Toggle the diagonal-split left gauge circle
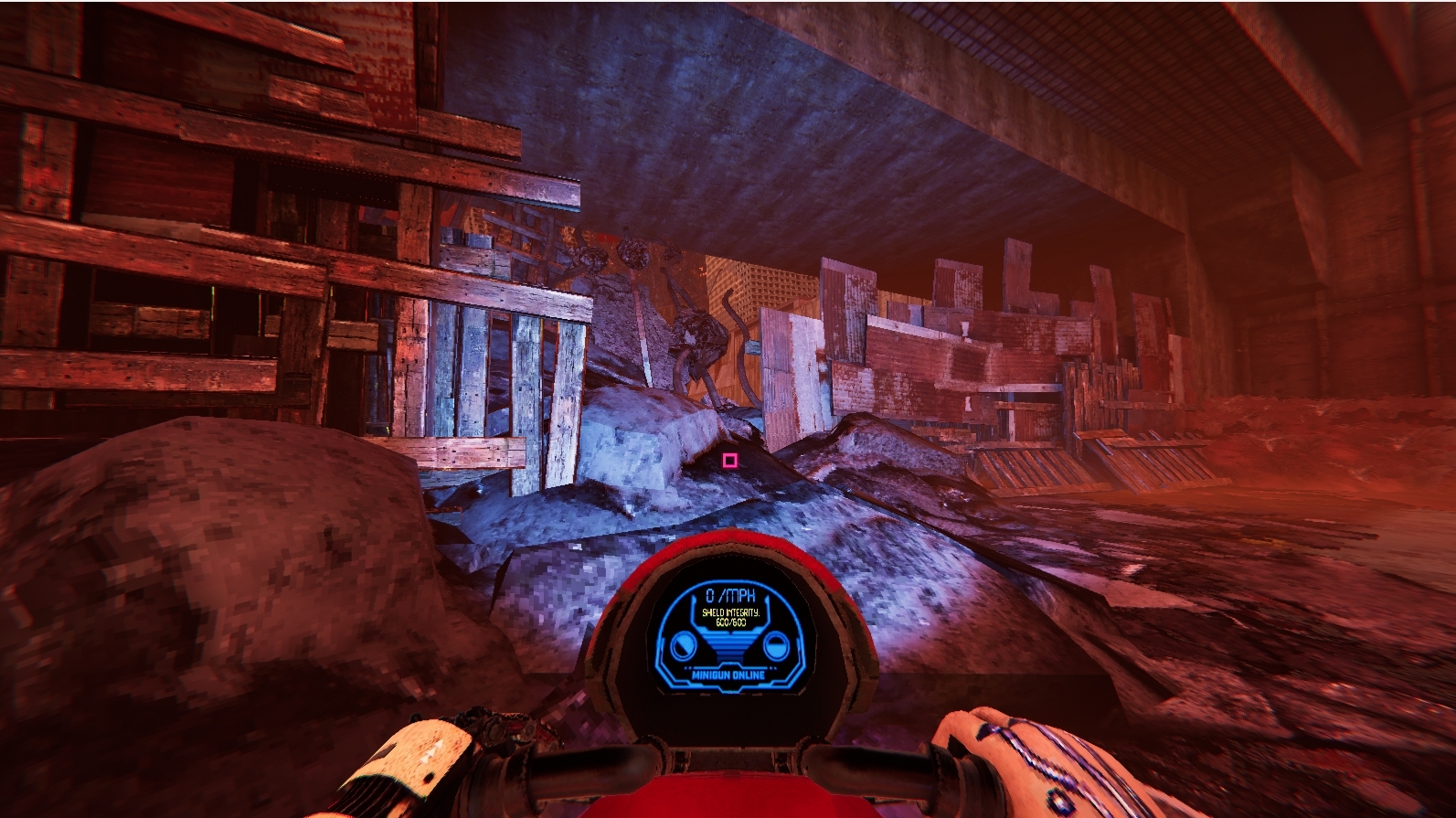Image resolution: width=1456 pixels, height=818 pixels. click(x=685, y=645)
